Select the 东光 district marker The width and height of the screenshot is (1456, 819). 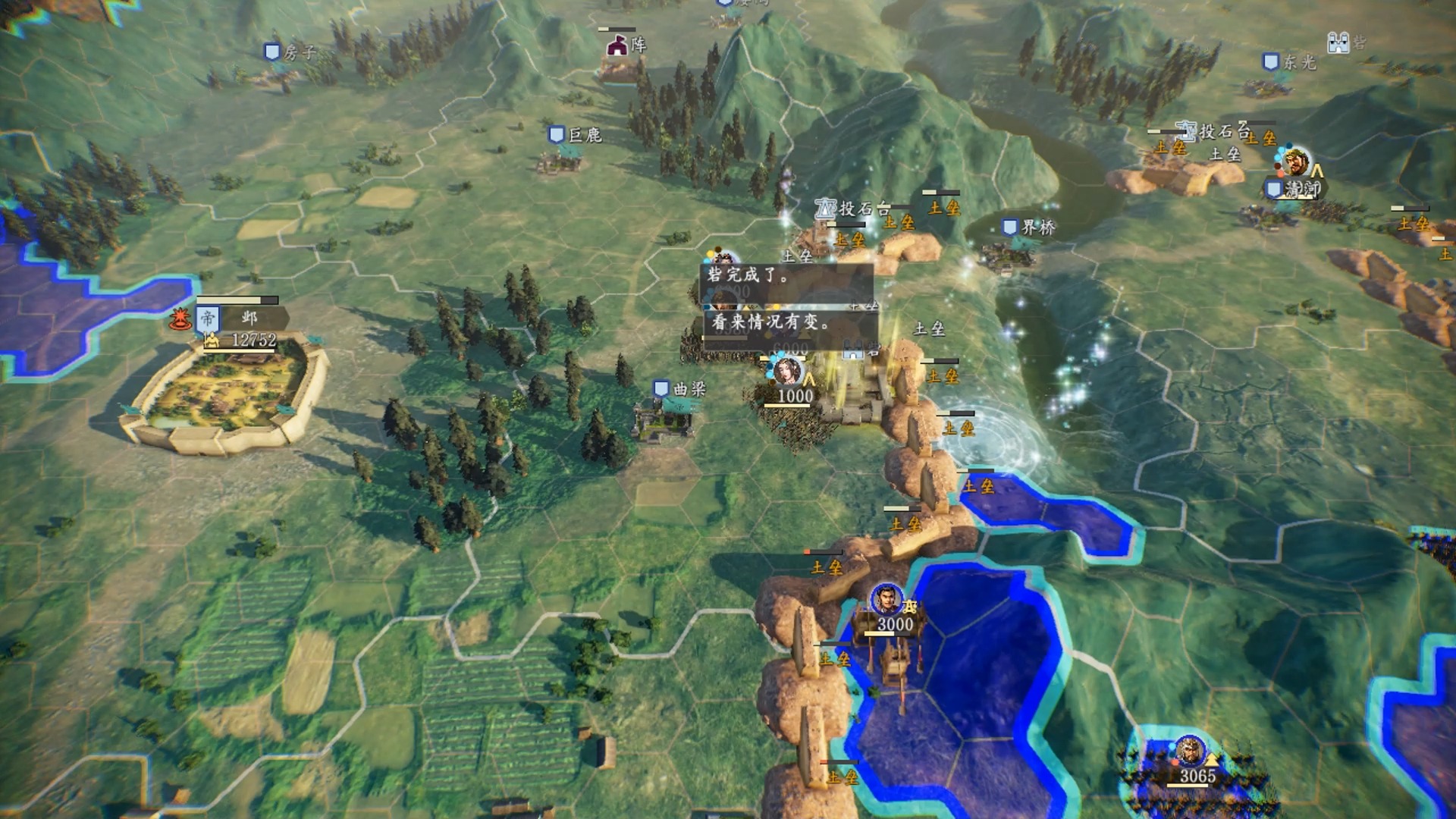[x=1288, y=62]
